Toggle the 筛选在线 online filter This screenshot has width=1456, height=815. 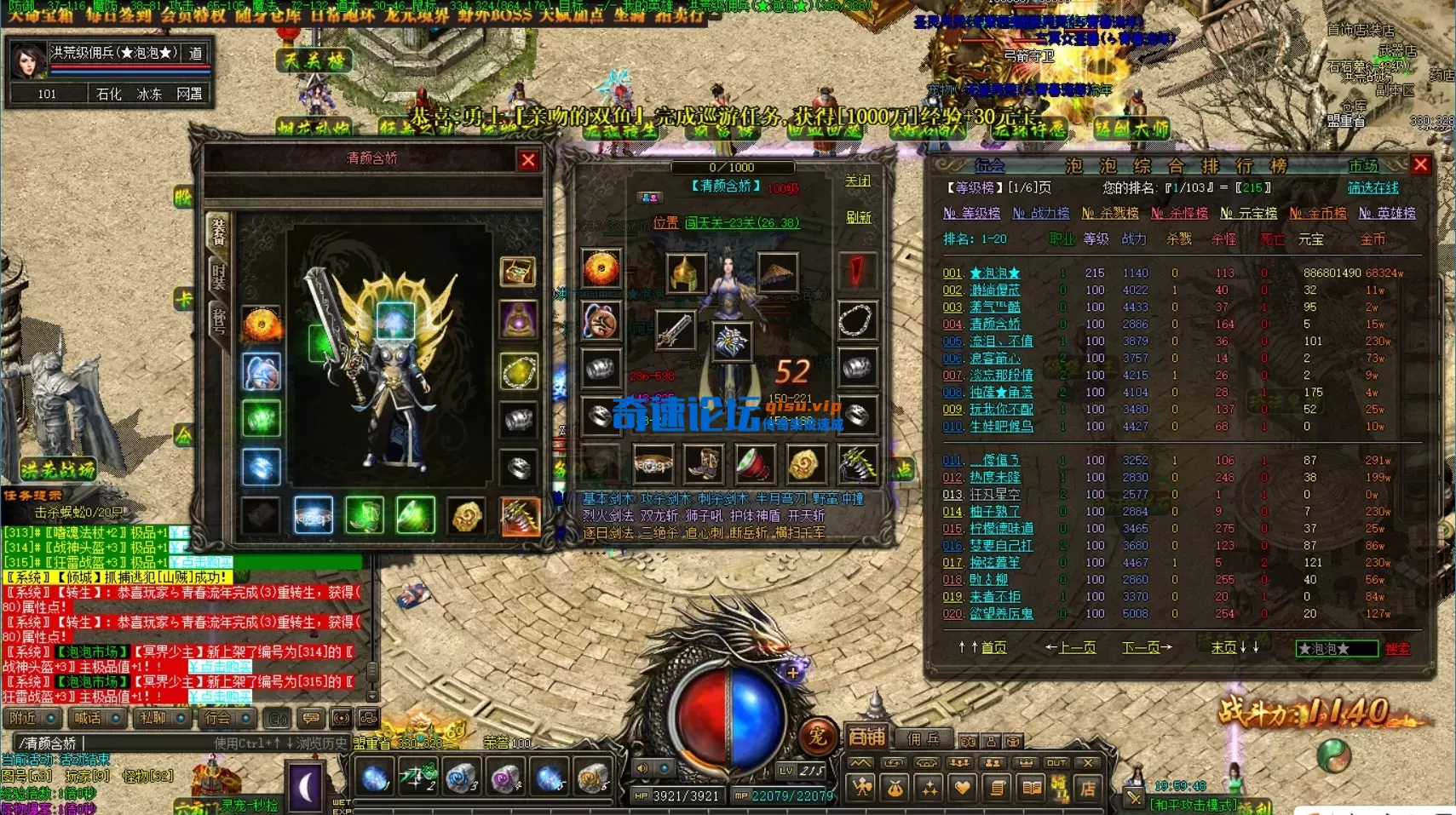(x=1373, y=187)
